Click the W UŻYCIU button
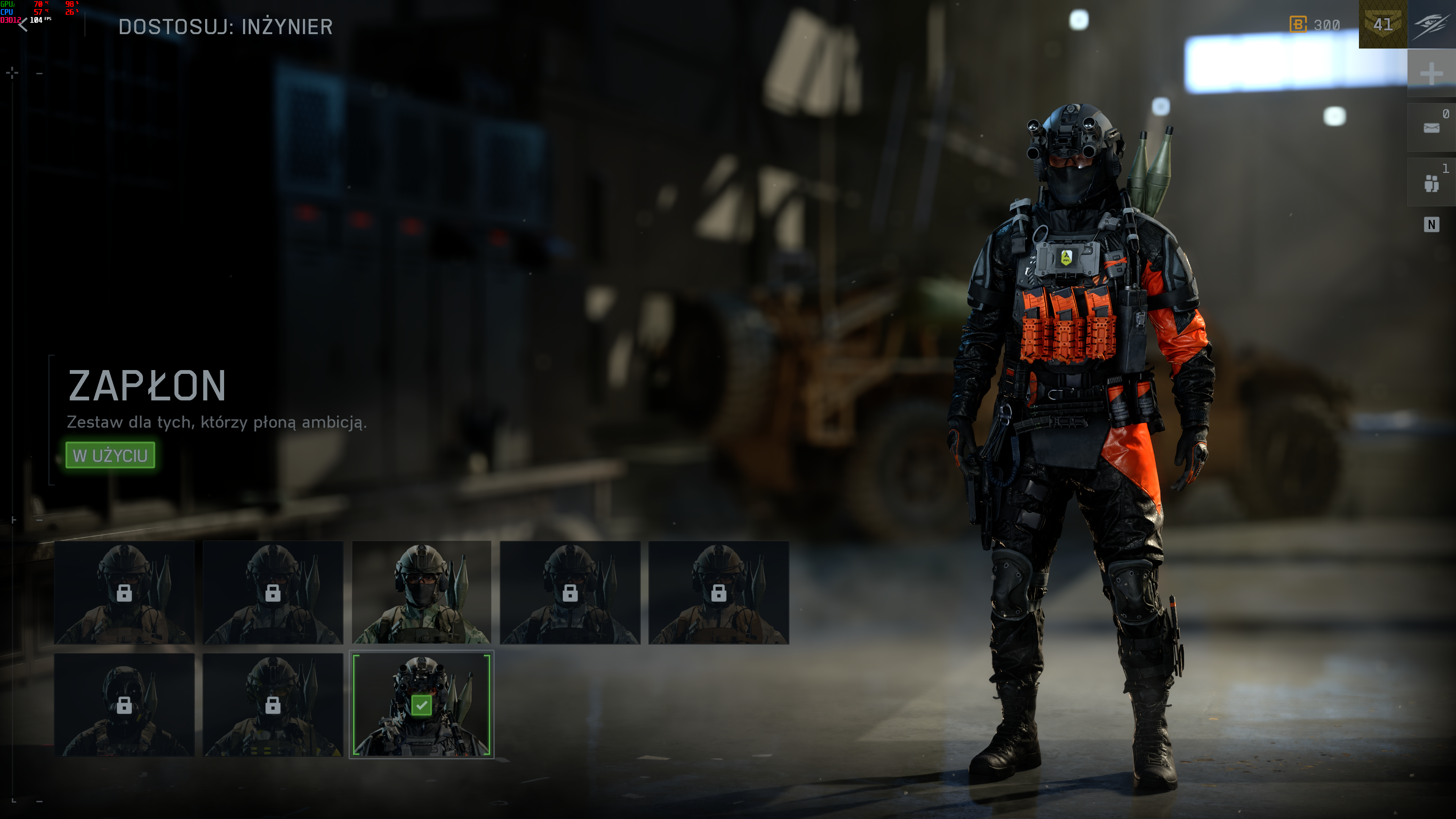 [110, 455]
